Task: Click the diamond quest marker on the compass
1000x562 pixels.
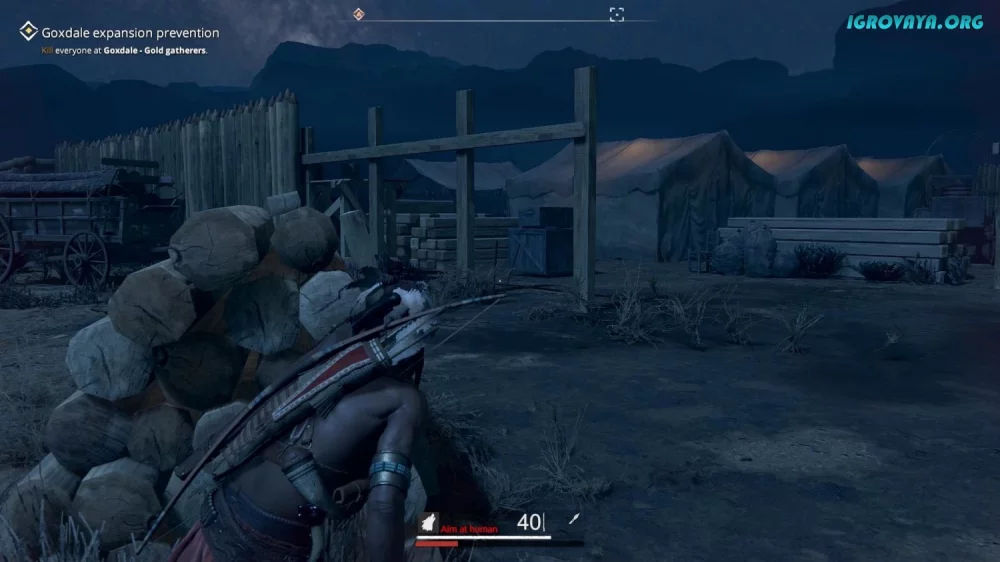Action: pos(359,14)
